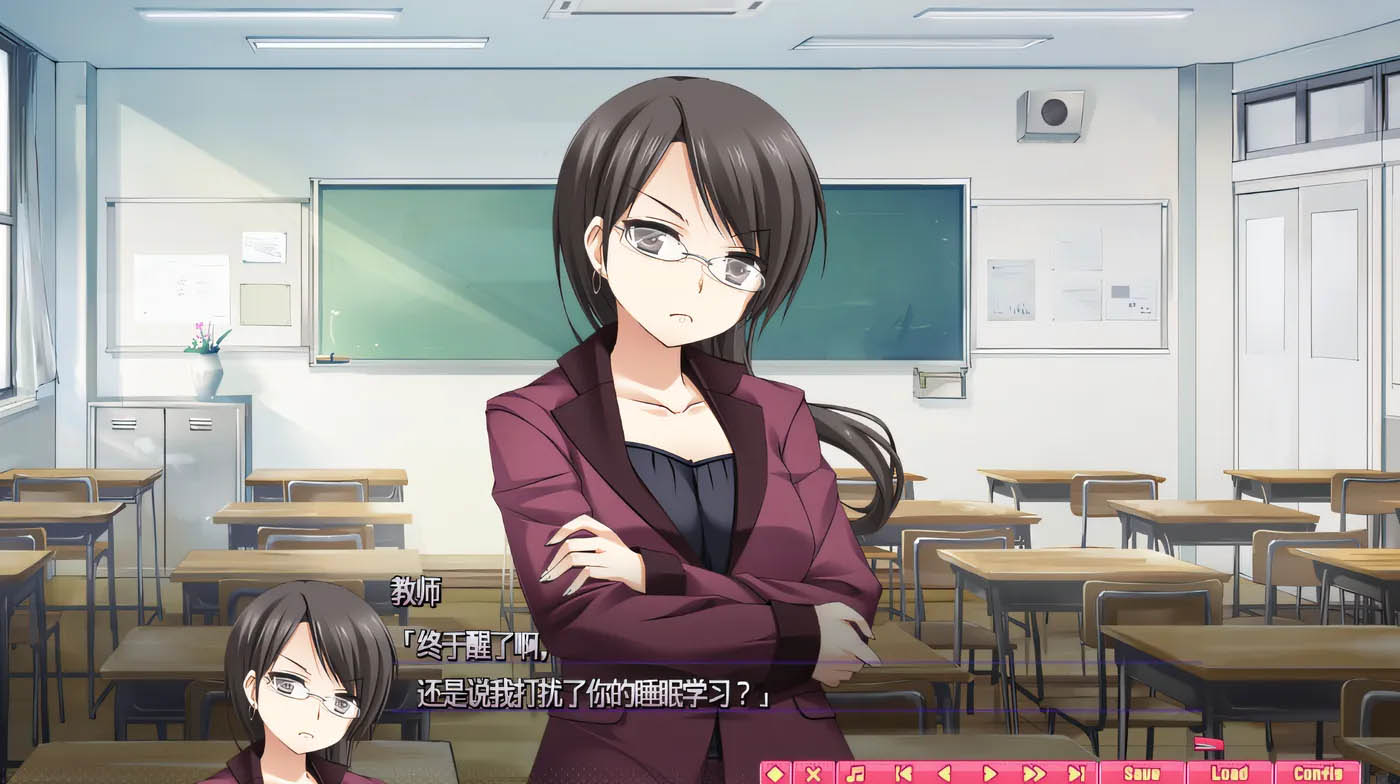Viewport: 1400px width, 784px height.
Task: Click the X icon on the toolbar
Action: (x=815, y=772)
